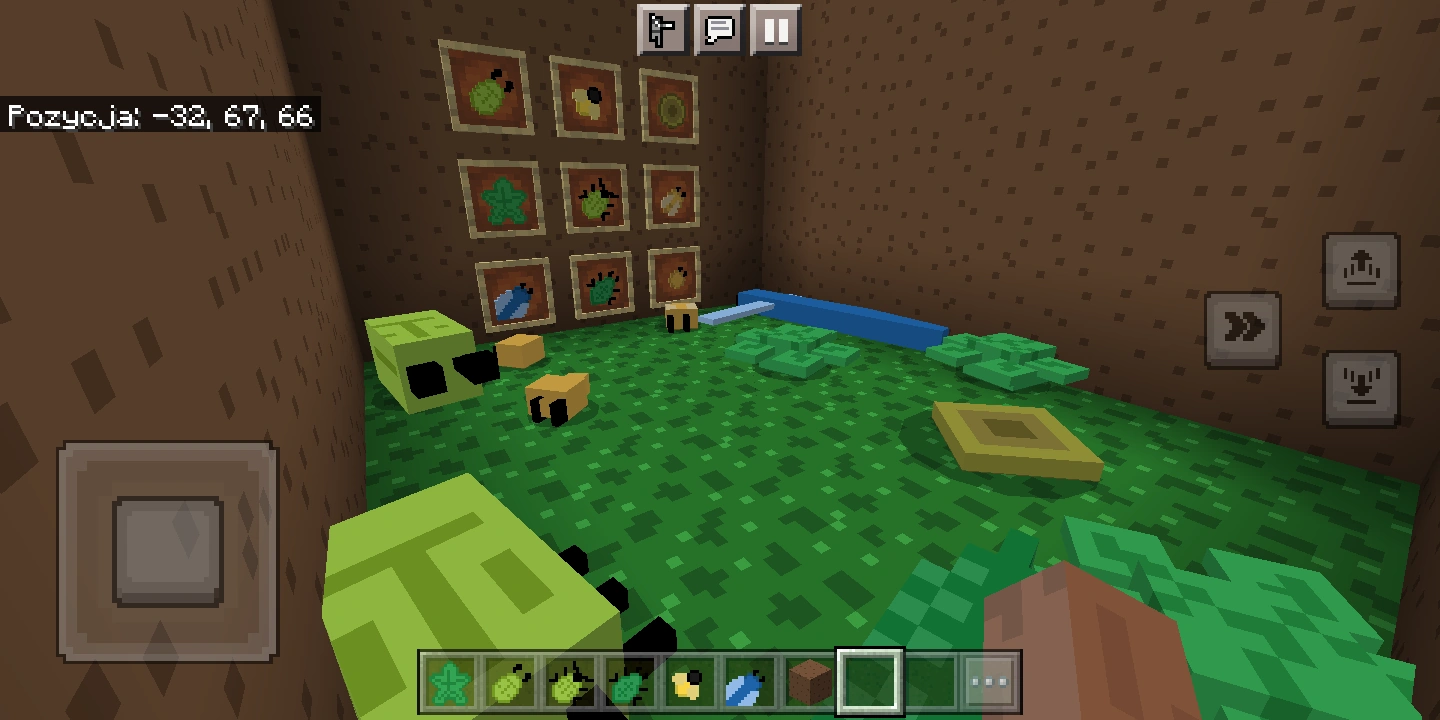Open the emote picker
Screen dimensions: 1440x720
[661, 30]
